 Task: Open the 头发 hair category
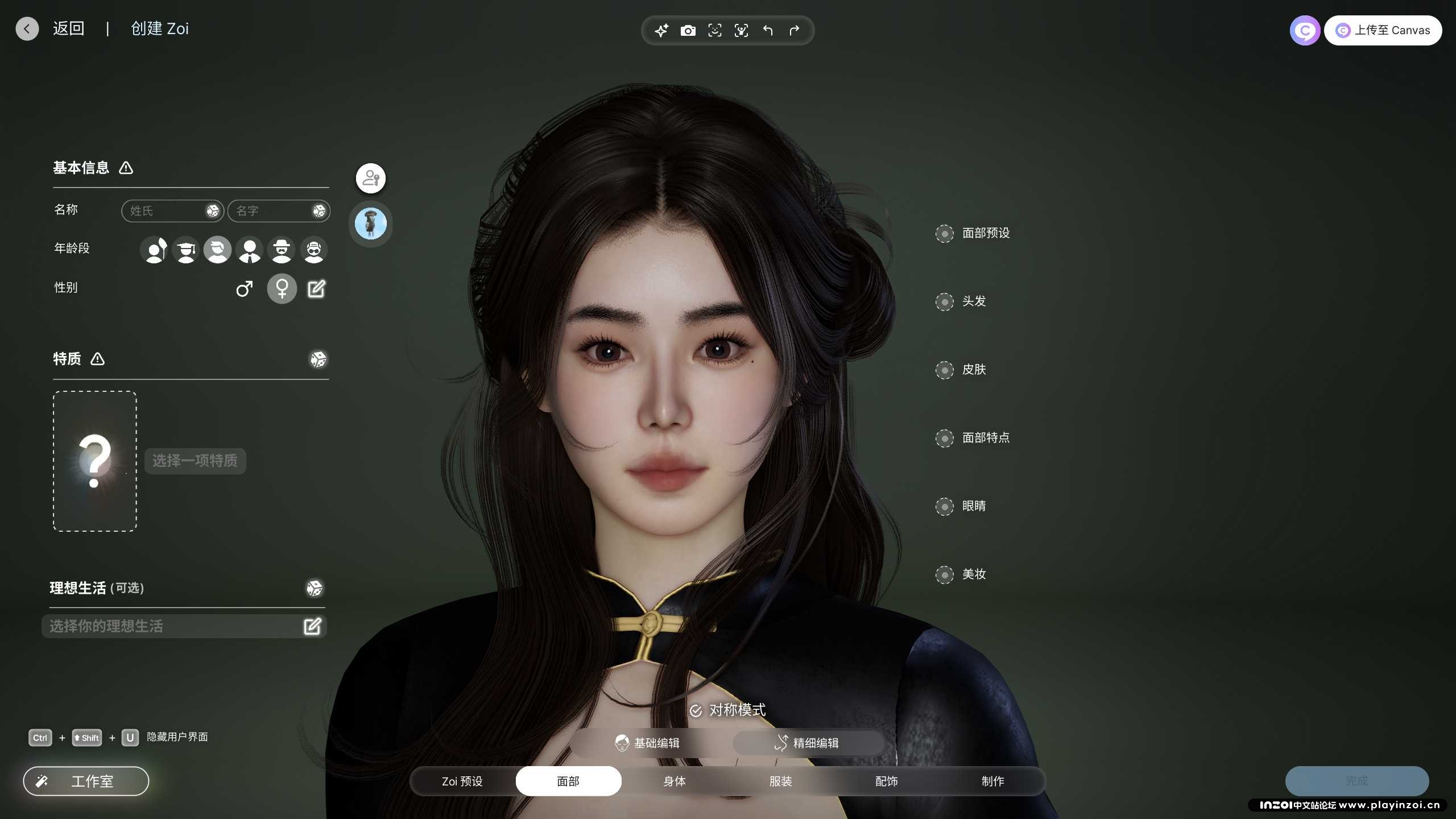[973, 301]
